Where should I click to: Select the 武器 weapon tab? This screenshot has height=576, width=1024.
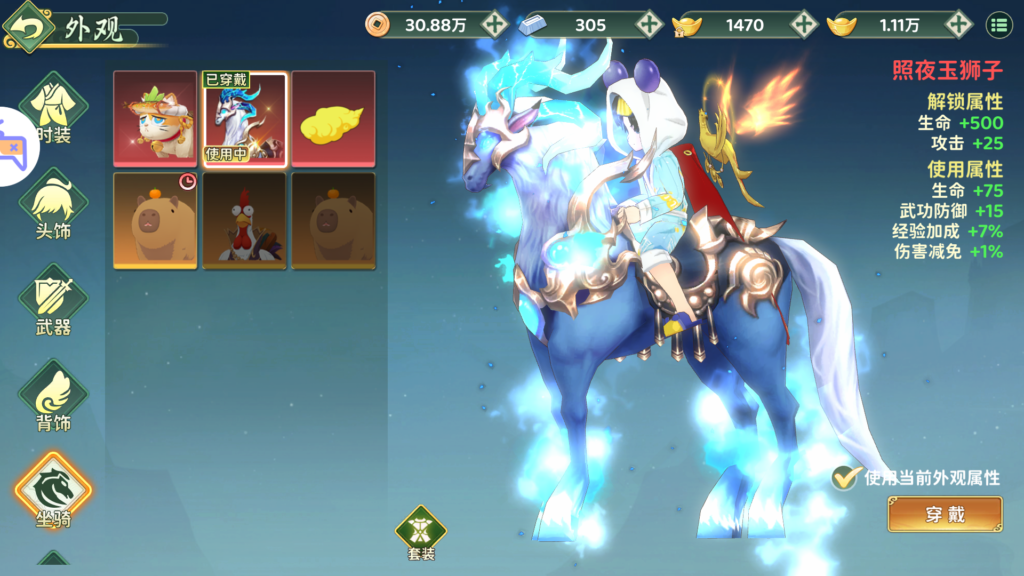pos(52,301)
